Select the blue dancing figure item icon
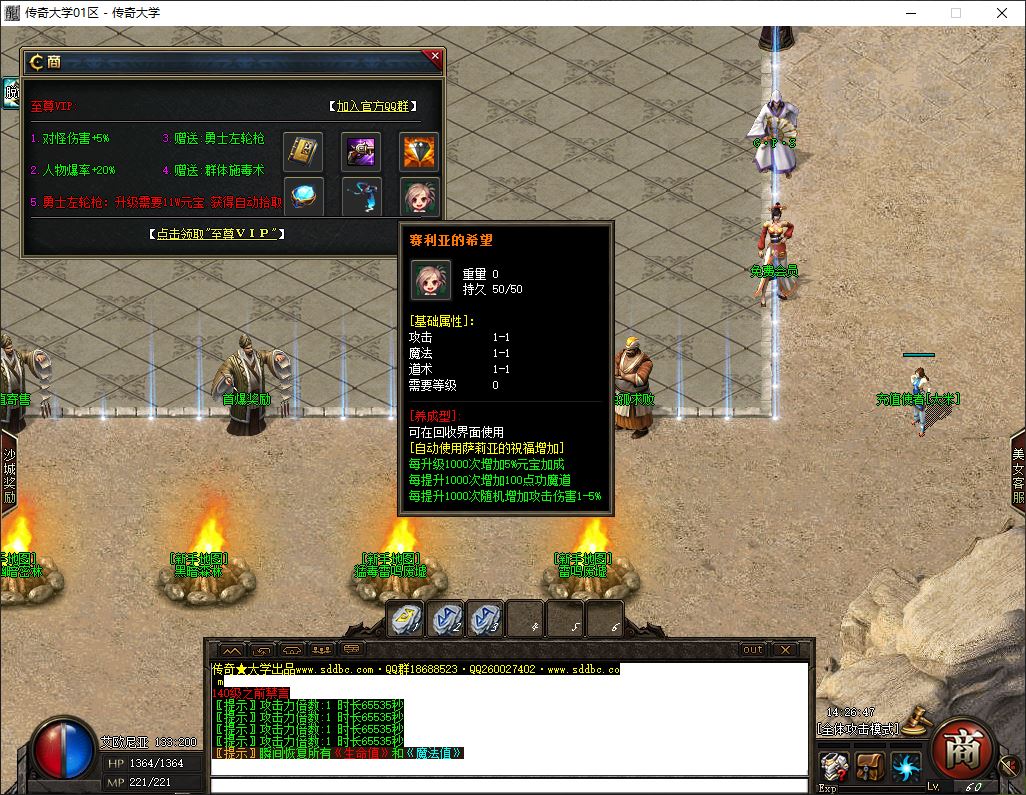Screen dimensions: 1026x795 (361, 196)
